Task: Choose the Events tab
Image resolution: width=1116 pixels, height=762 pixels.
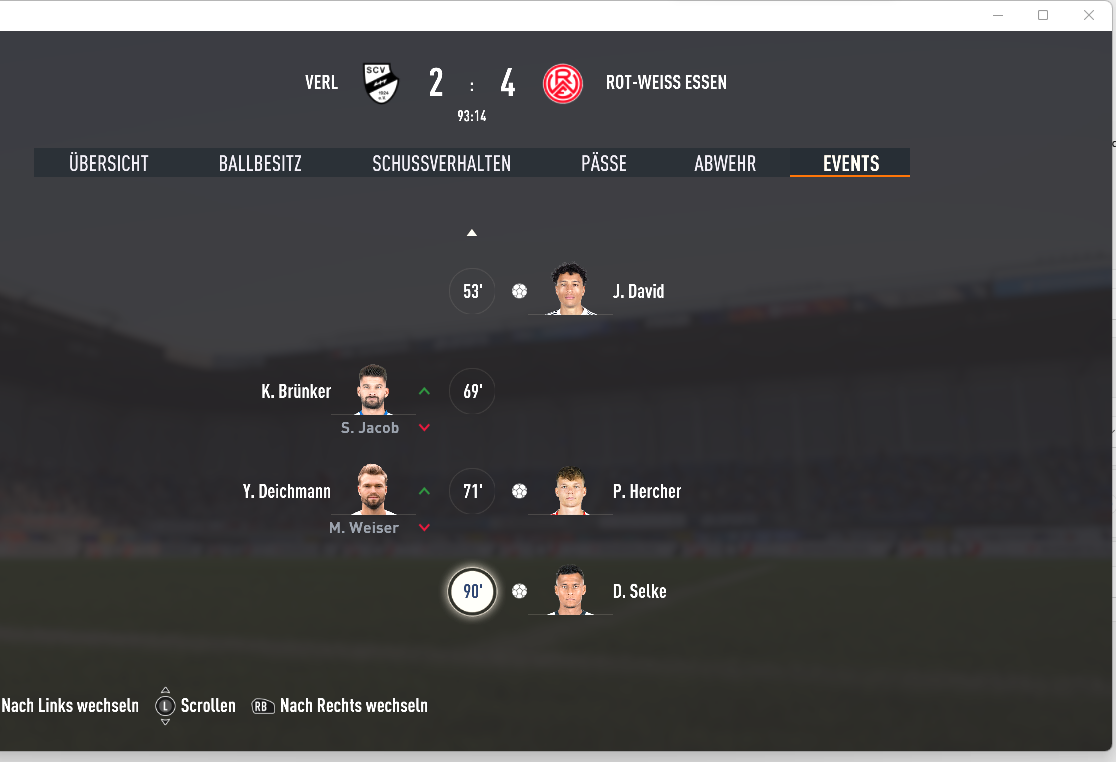Action: [x=851, y=164]
